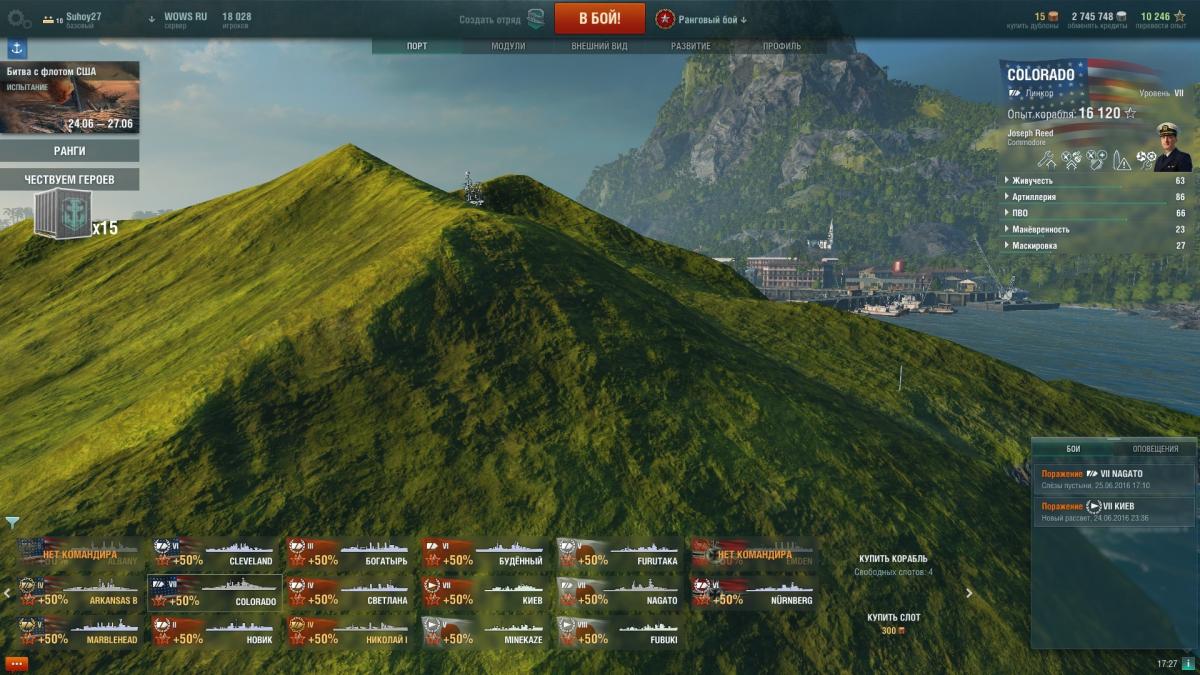Select the Cleveland ship in carousel
This screenshot has height=675, width=1200.
(x=215, y=554)
